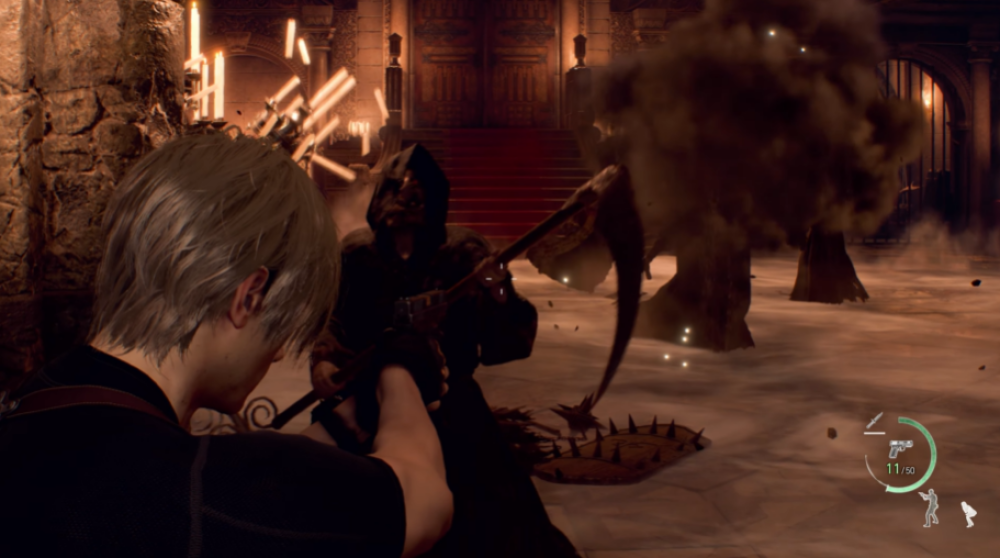
Task: Select the handgun weapon icon
Action: pyautogui.click(x=900, y=448)
